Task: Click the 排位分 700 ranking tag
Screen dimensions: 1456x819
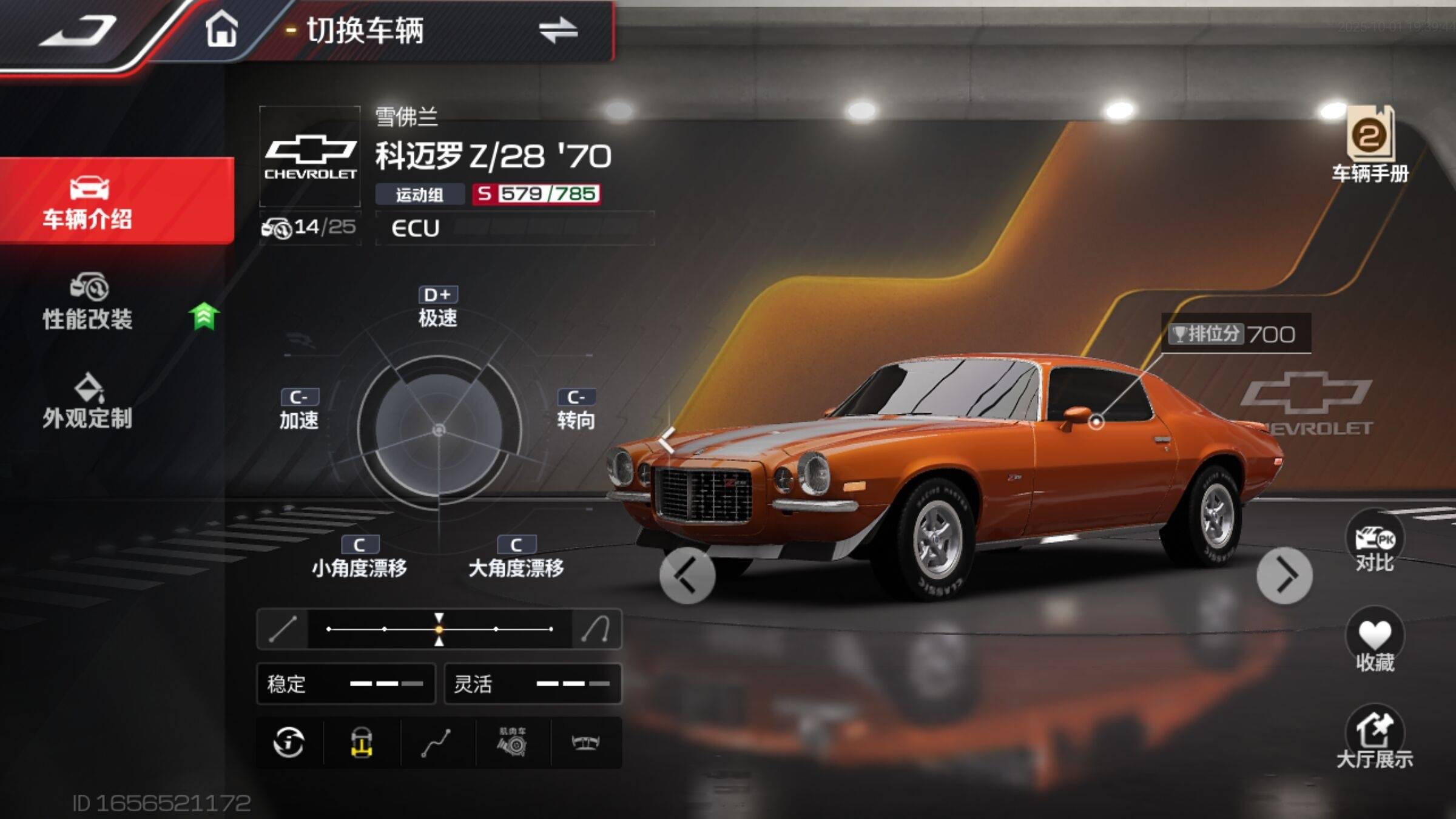Action: pos(1235,334)
